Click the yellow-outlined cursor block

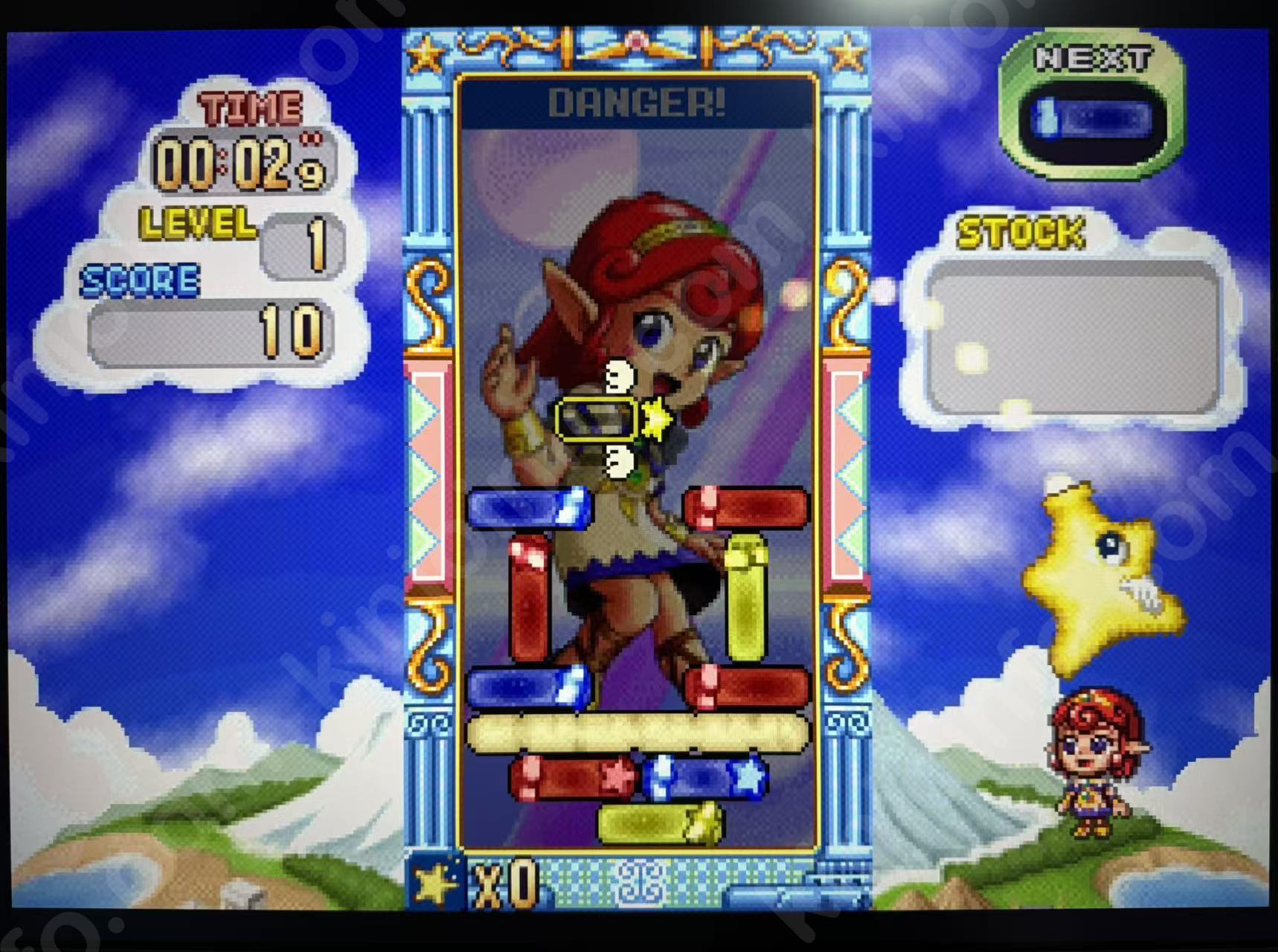tap(597, 419)
